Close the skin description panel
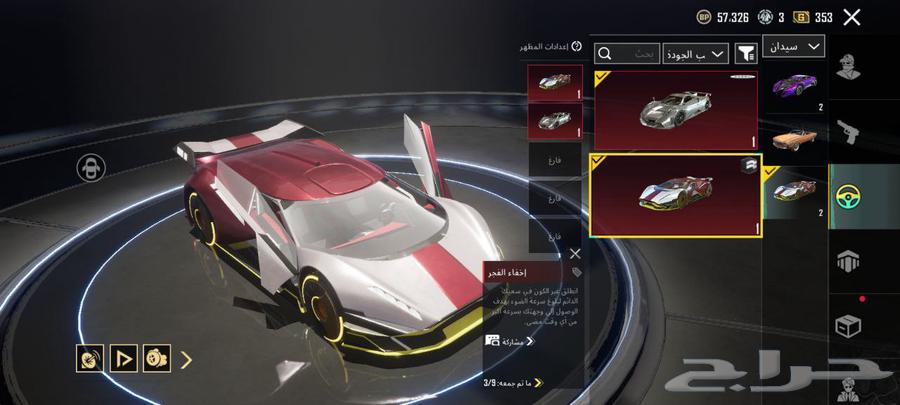This screenshot has width=900, height=405. click(575, 254)
